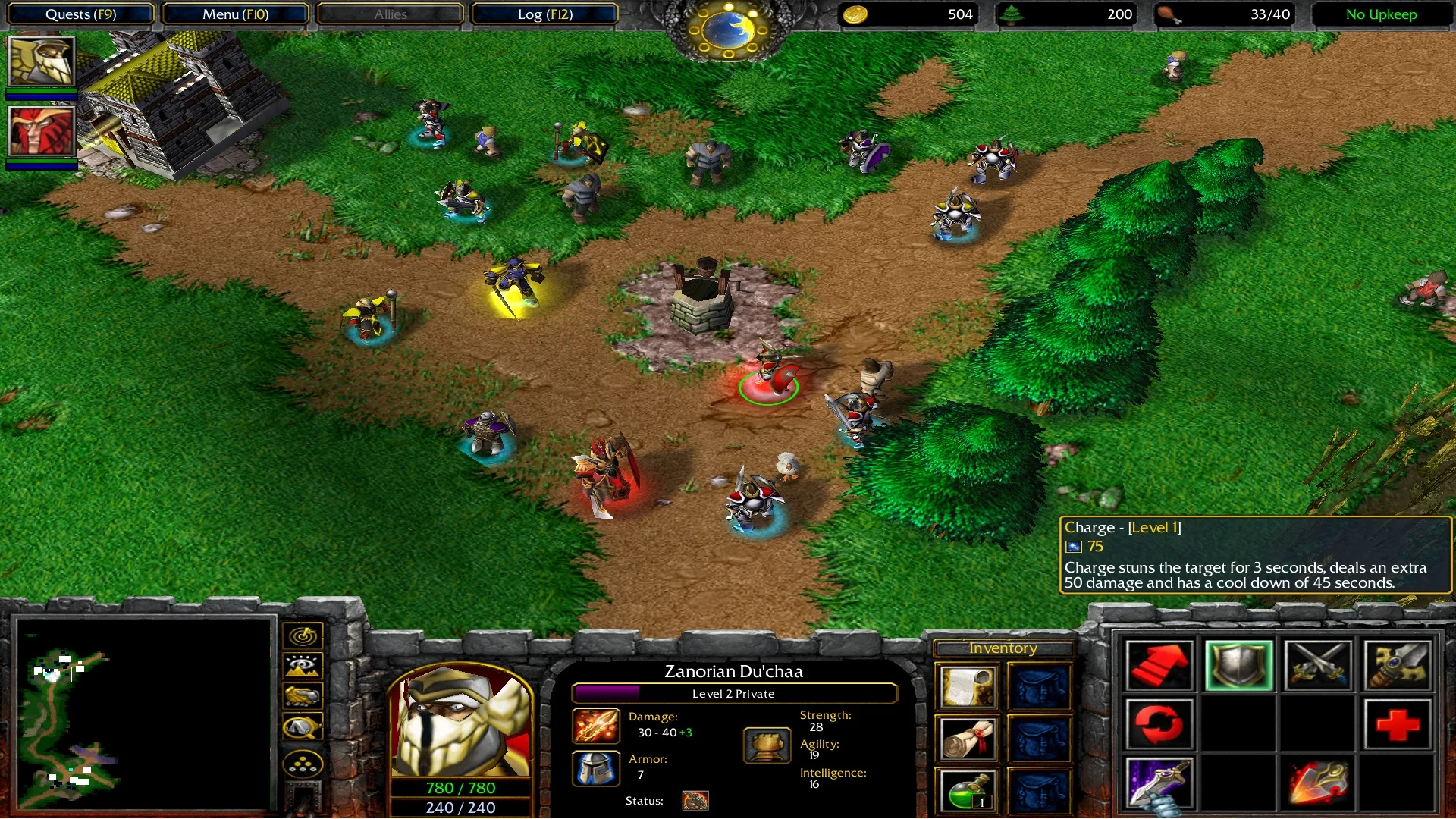The height and width of the screenshot is (819, 1456).
Task: Toggle the minimap ally color mode
Action: click(x=303, y=695)
